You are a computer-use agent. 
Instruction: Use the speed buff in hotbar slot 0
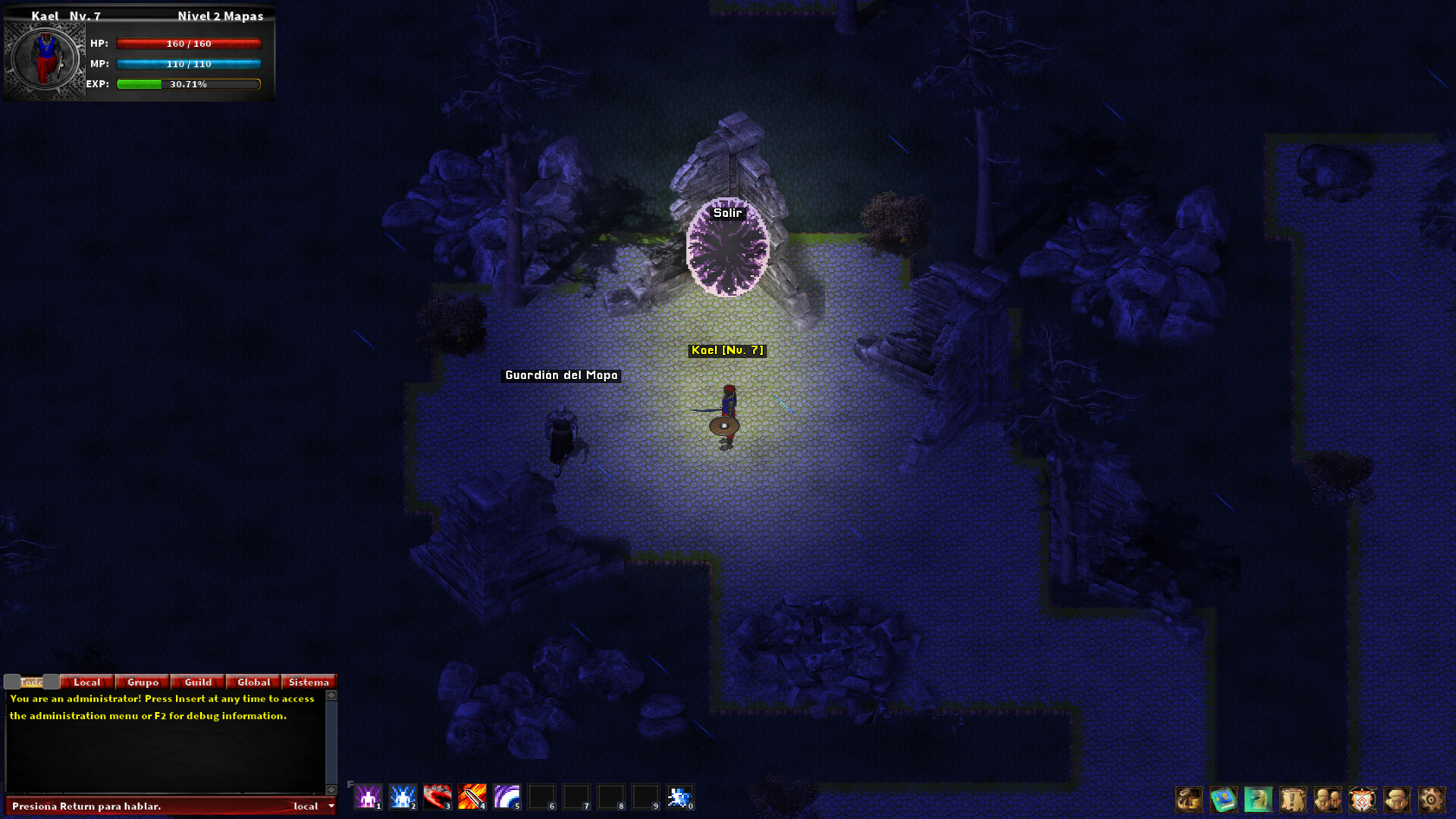679,796
